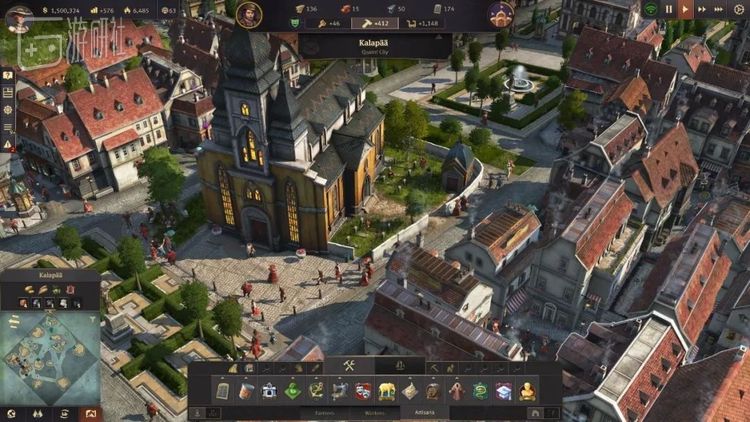Select the graduation cap university icon
Screen dimensions: 750x422
click(503, 390)
